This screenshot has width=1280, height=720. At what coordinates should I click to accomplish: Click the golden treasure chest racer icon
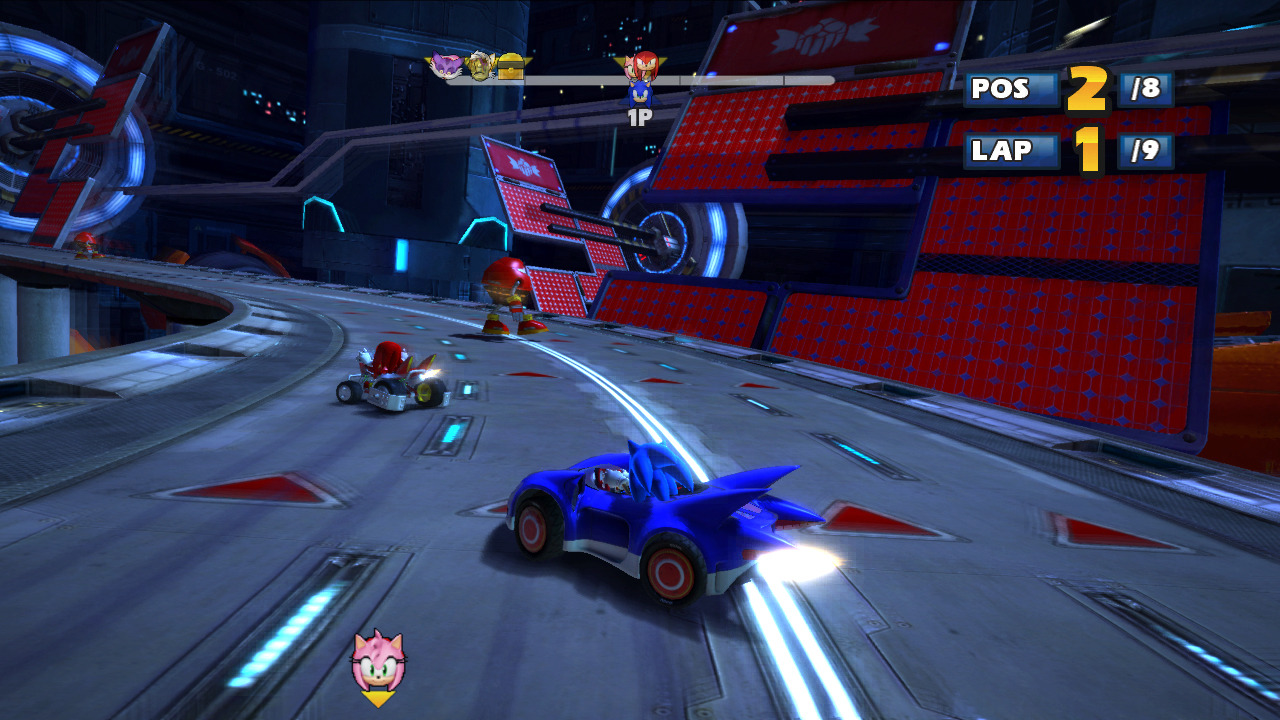[x=511, y=66]
